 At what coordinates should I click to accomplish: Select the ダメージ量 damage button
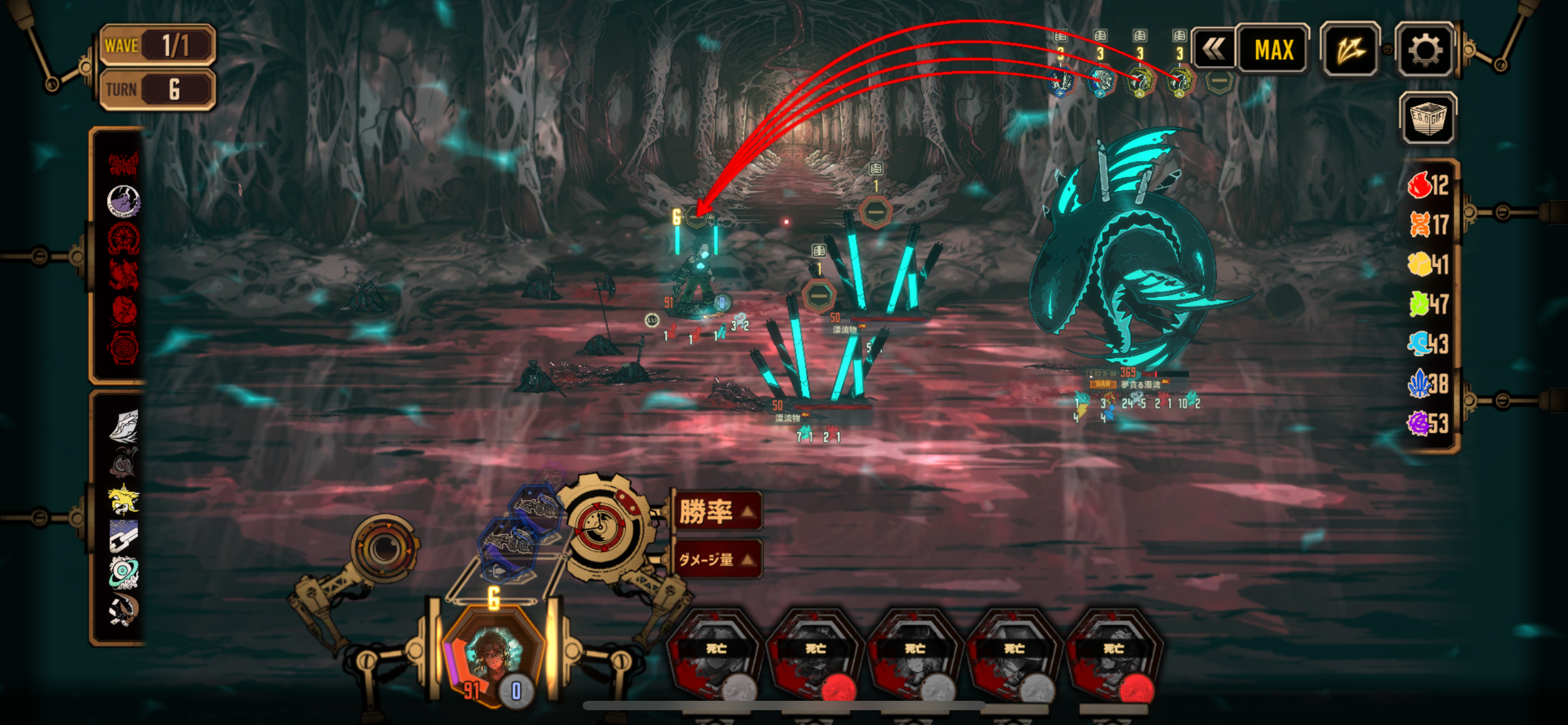(716, 560)
